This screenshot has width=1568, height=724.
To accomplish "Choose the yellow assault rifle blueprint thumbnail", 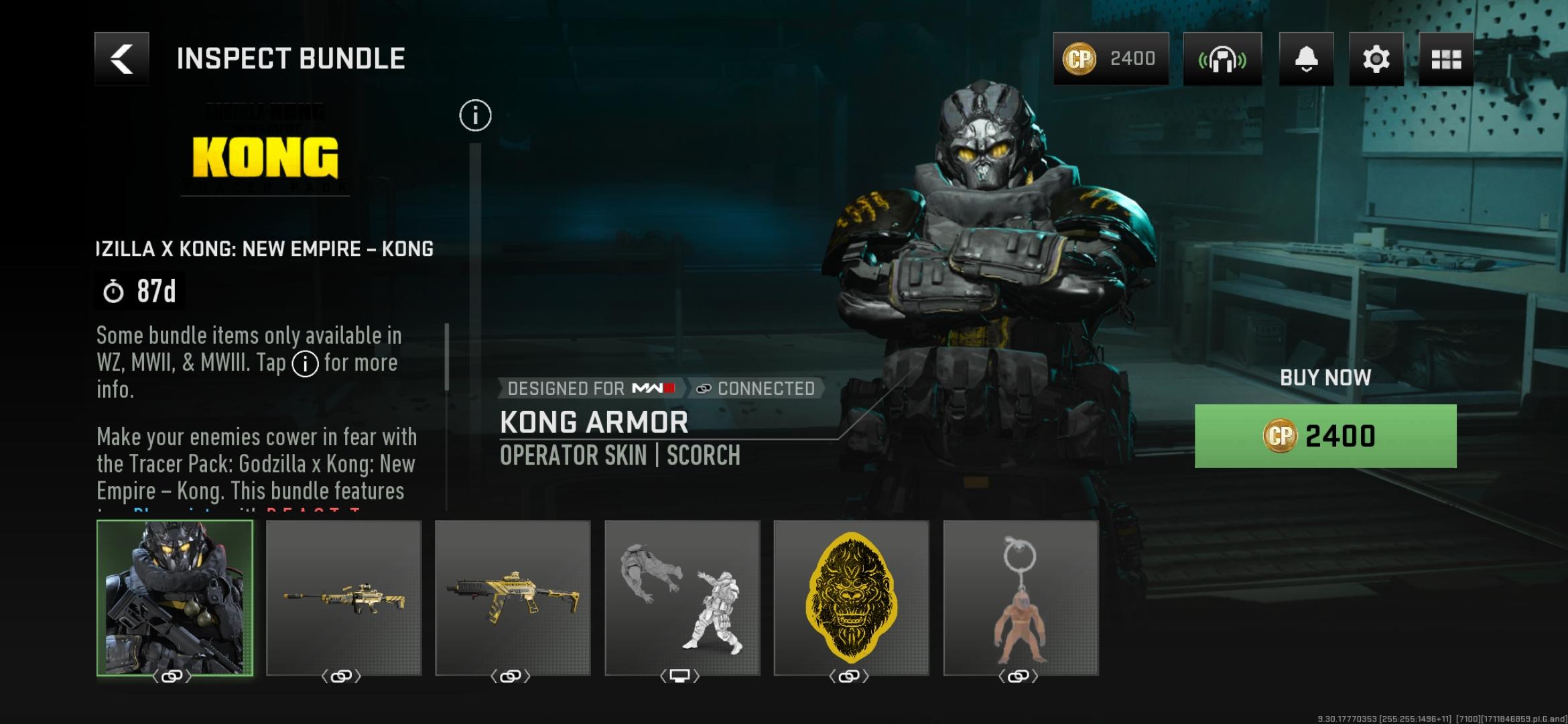I will [x=513, y=598].
